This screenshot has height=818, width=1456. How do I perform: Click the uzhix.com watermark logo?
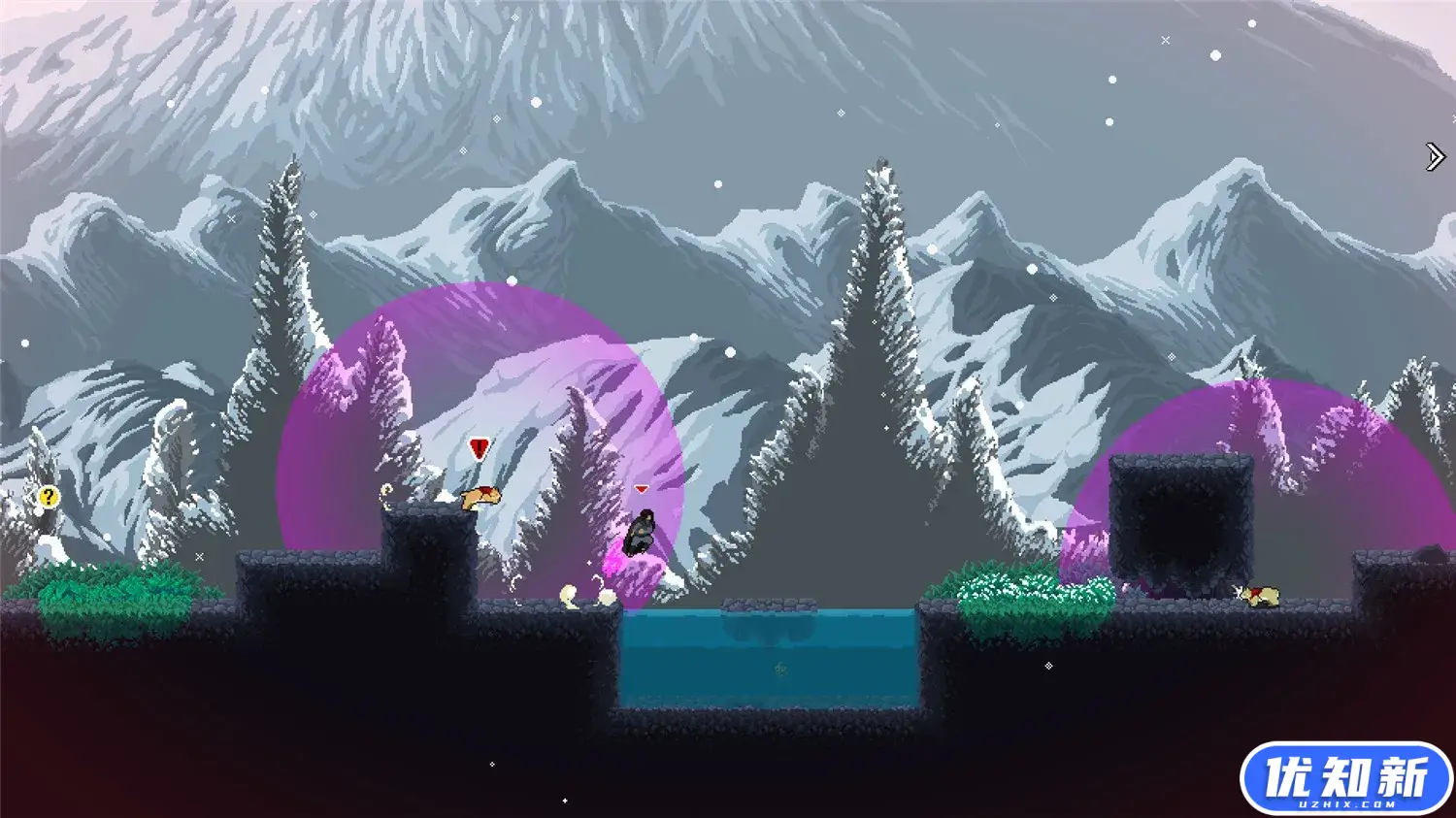pos(1345,779)
